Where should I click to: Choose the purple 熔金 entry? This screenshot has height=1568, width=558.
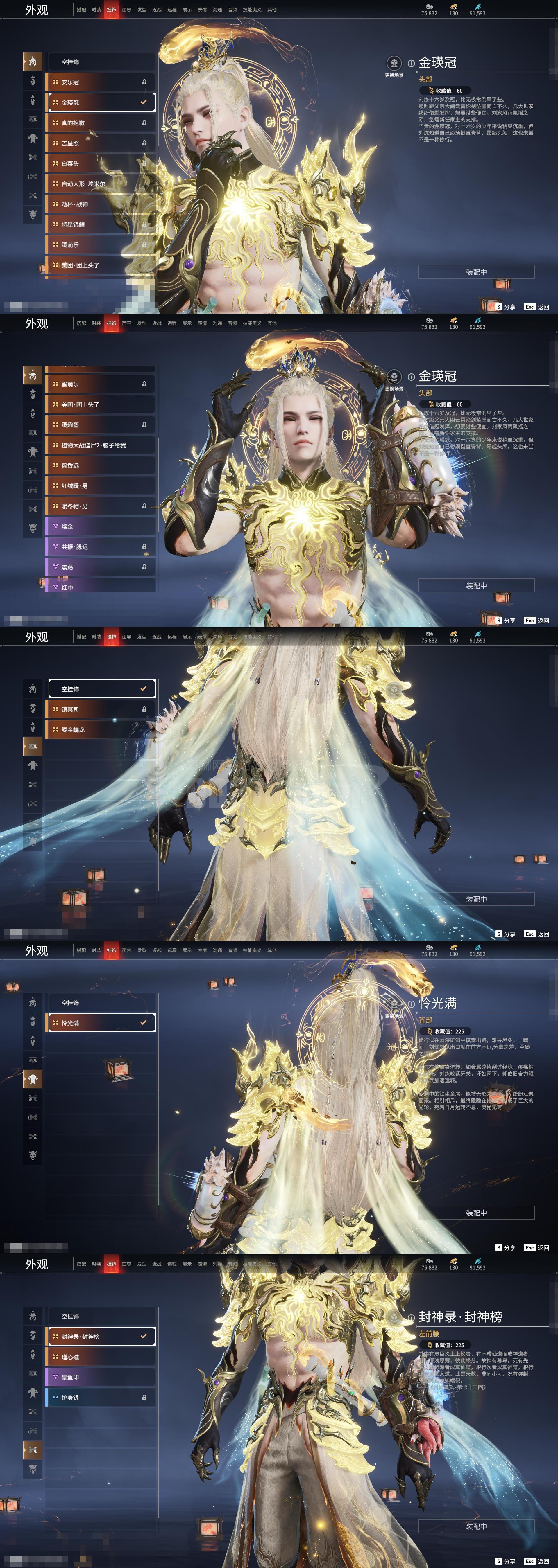click(x=101, y=526)
